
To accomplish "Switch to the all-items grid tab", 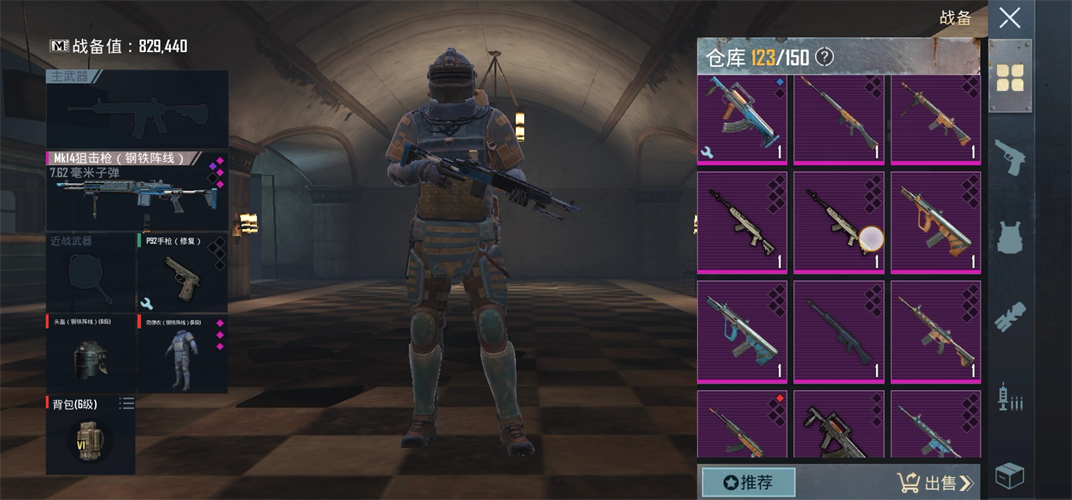I will point(1010,77).
